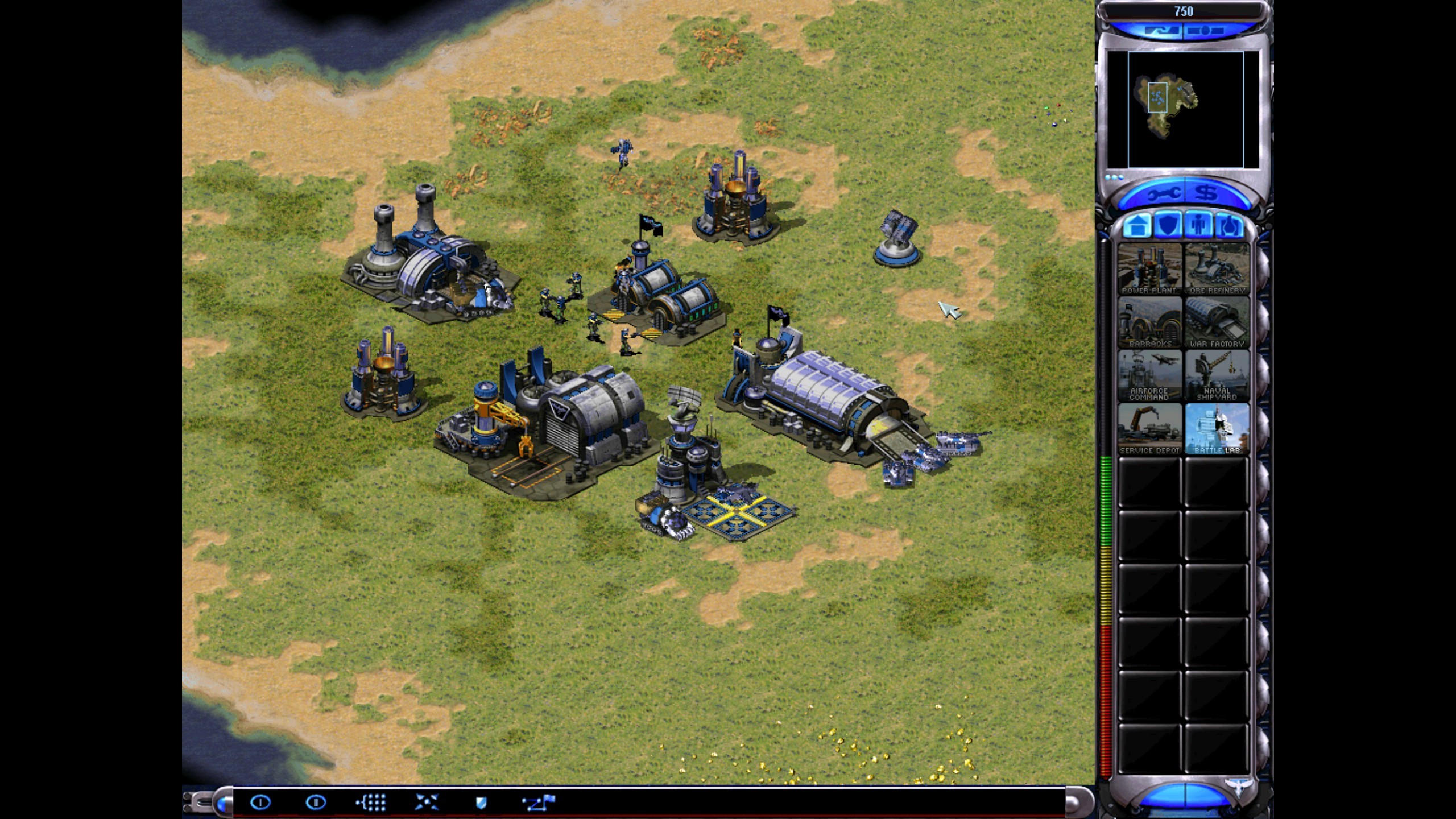Viewport: 1456px width, 819px height.
Task: Select the Ore Refinery build icon
Action: point(1217,268)
